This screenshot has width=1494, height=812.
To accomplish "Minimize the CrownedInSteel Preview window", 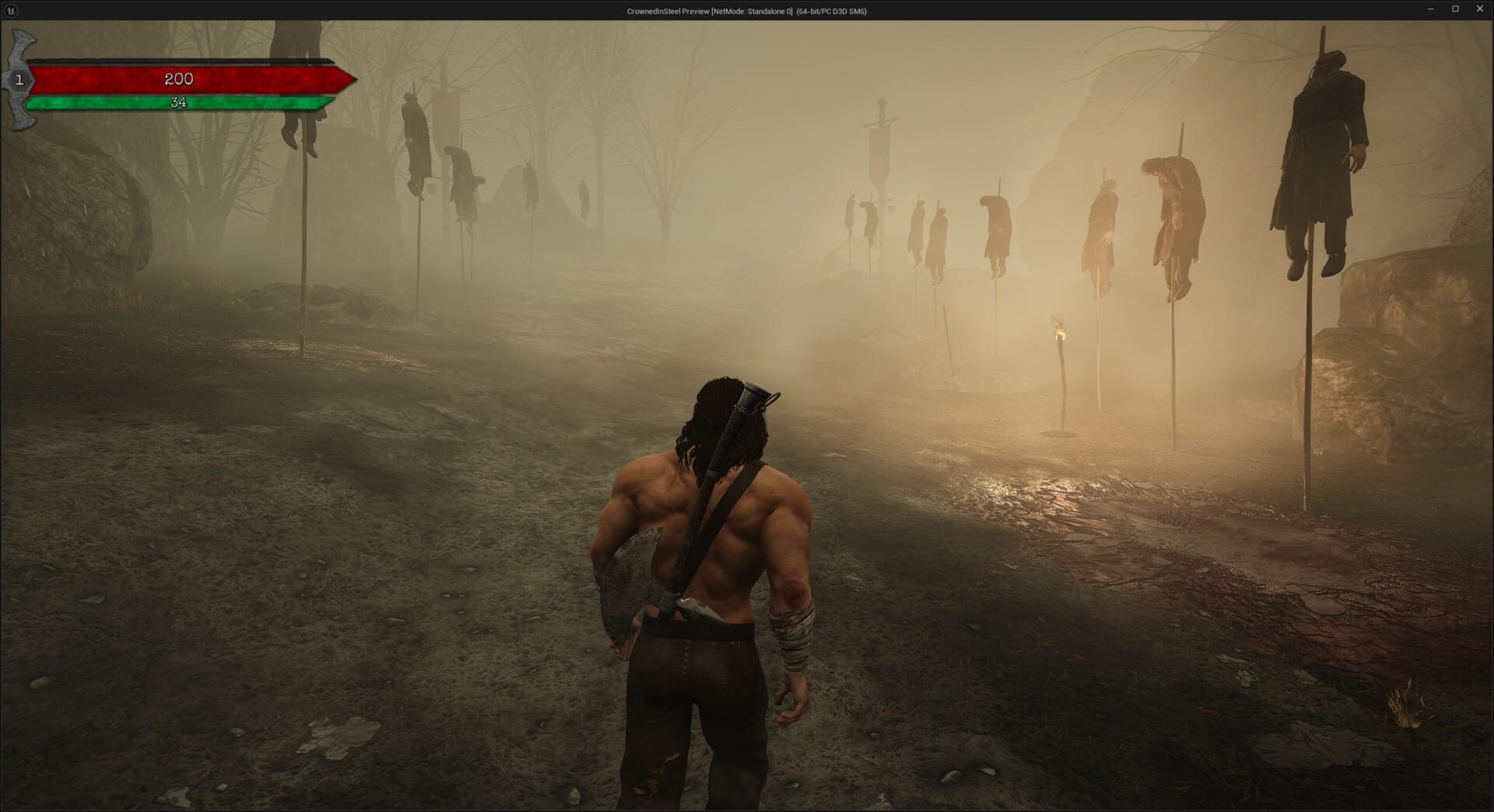I will (x=1432, y=10).
